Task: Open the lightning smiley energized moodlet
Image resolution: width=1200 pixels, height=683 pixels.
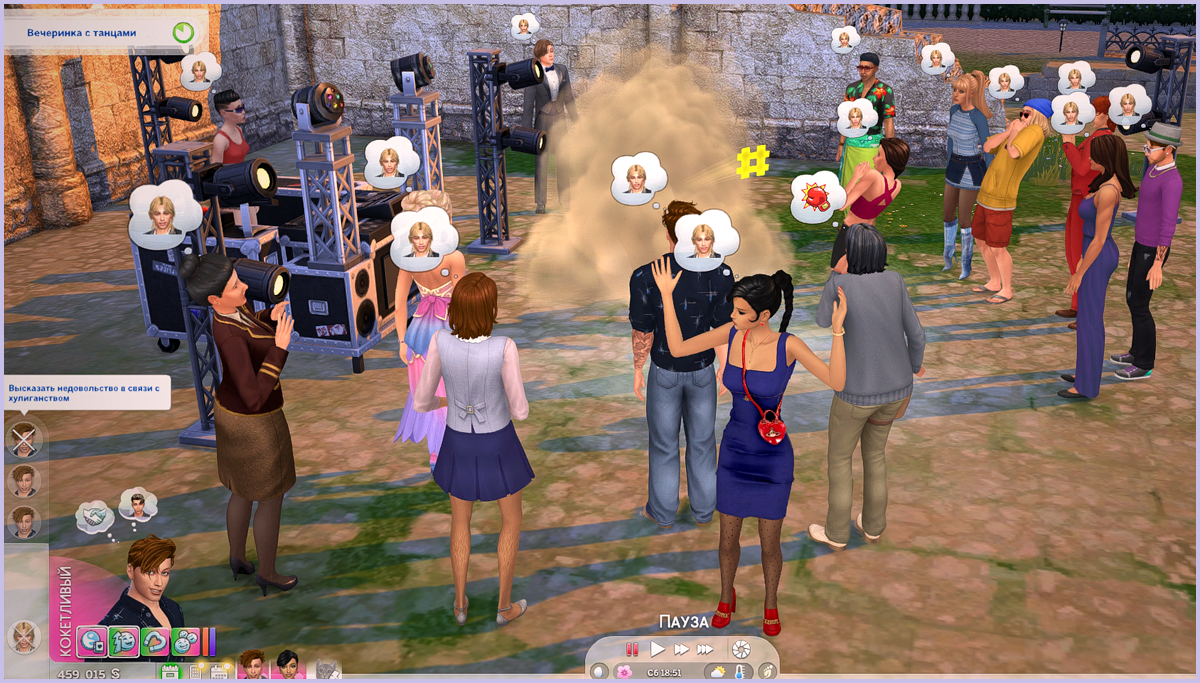Action: point(124,640)
